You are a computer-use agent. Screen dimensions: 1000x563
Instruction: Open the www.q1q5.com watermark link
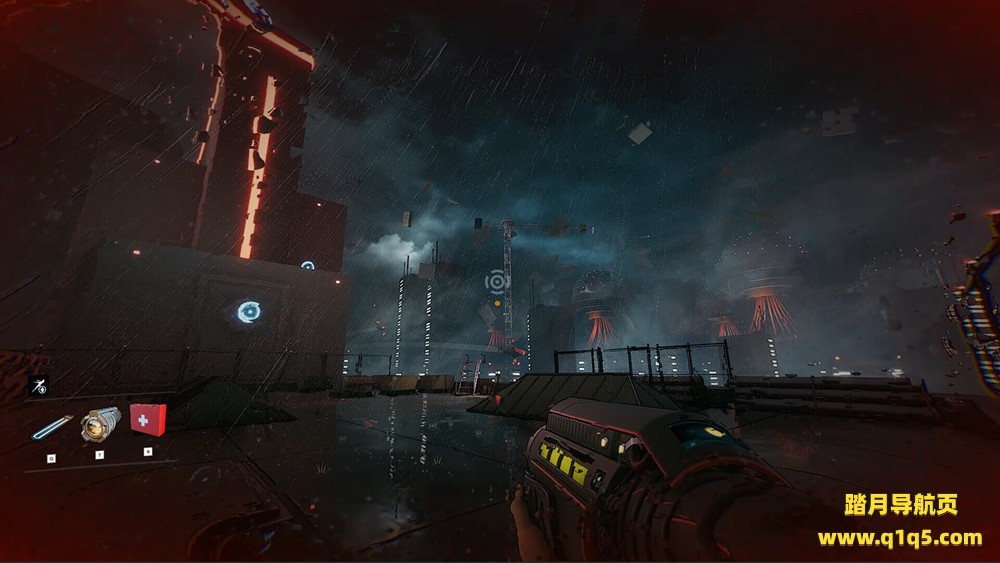[x=899, y=538]
